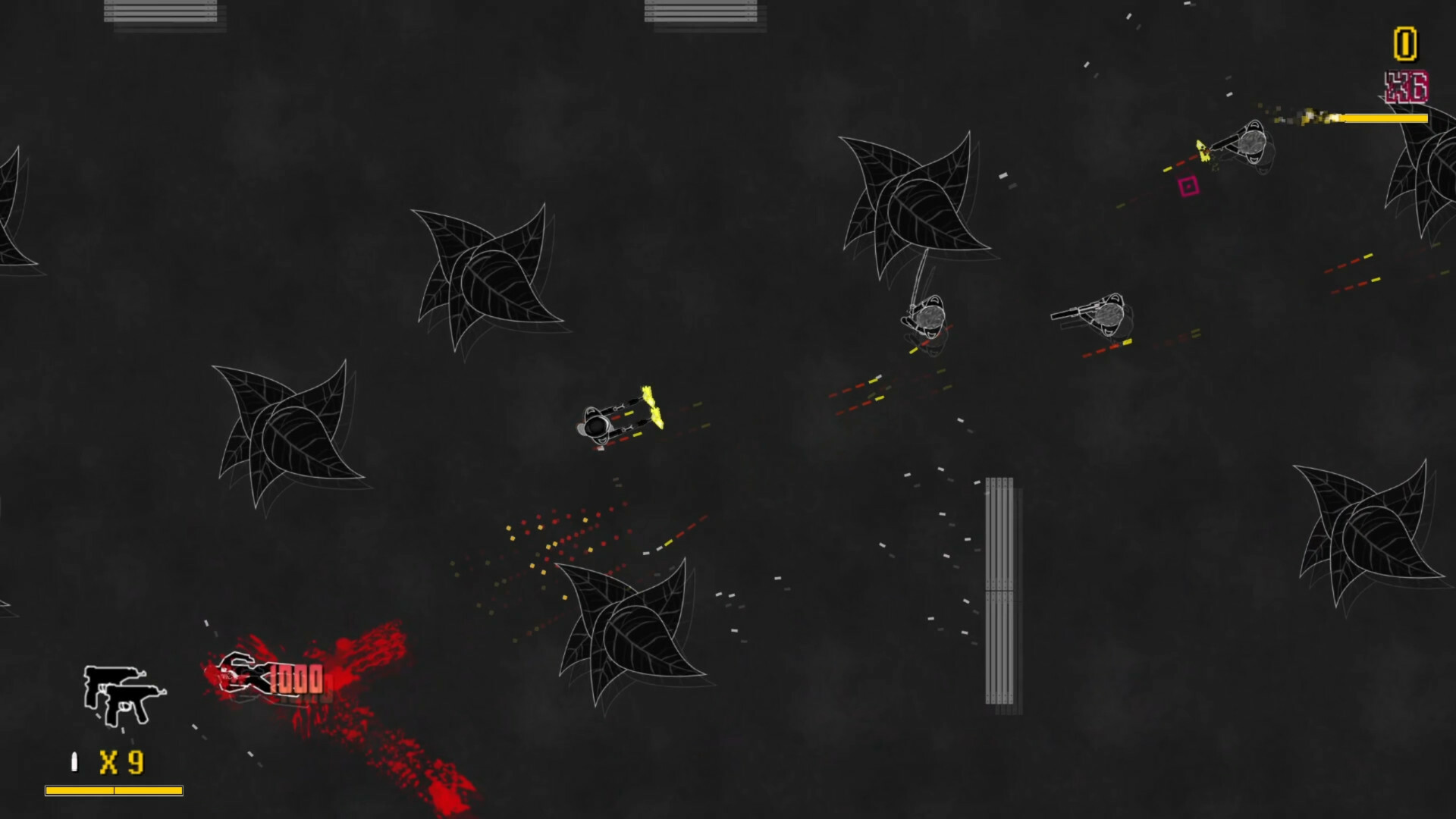Screen dimensions: 1456x819
Task: Click the player character riding the motorcycle
Action: (x=599, y=422)
